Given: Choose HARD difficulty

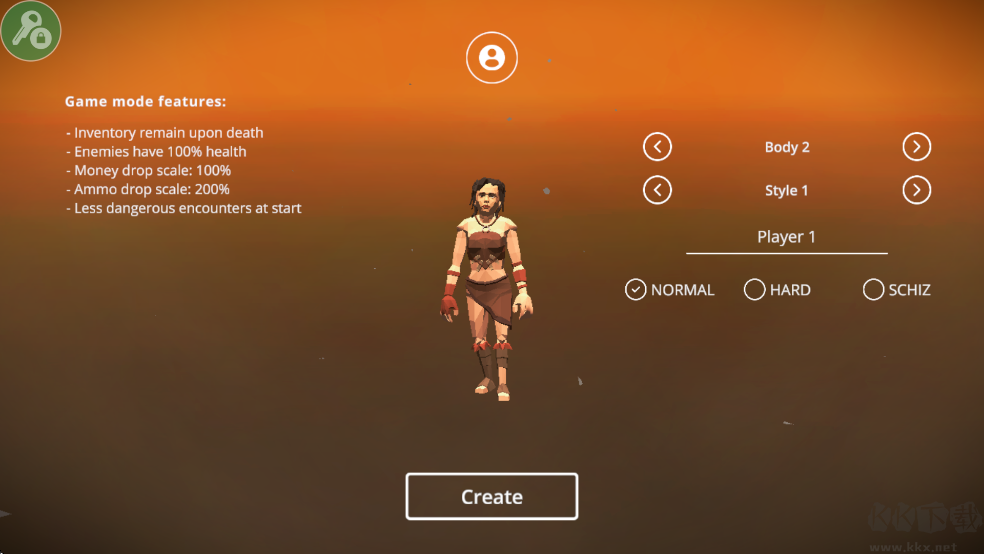Looking at the screenshot, I should (x=755, y=290).
